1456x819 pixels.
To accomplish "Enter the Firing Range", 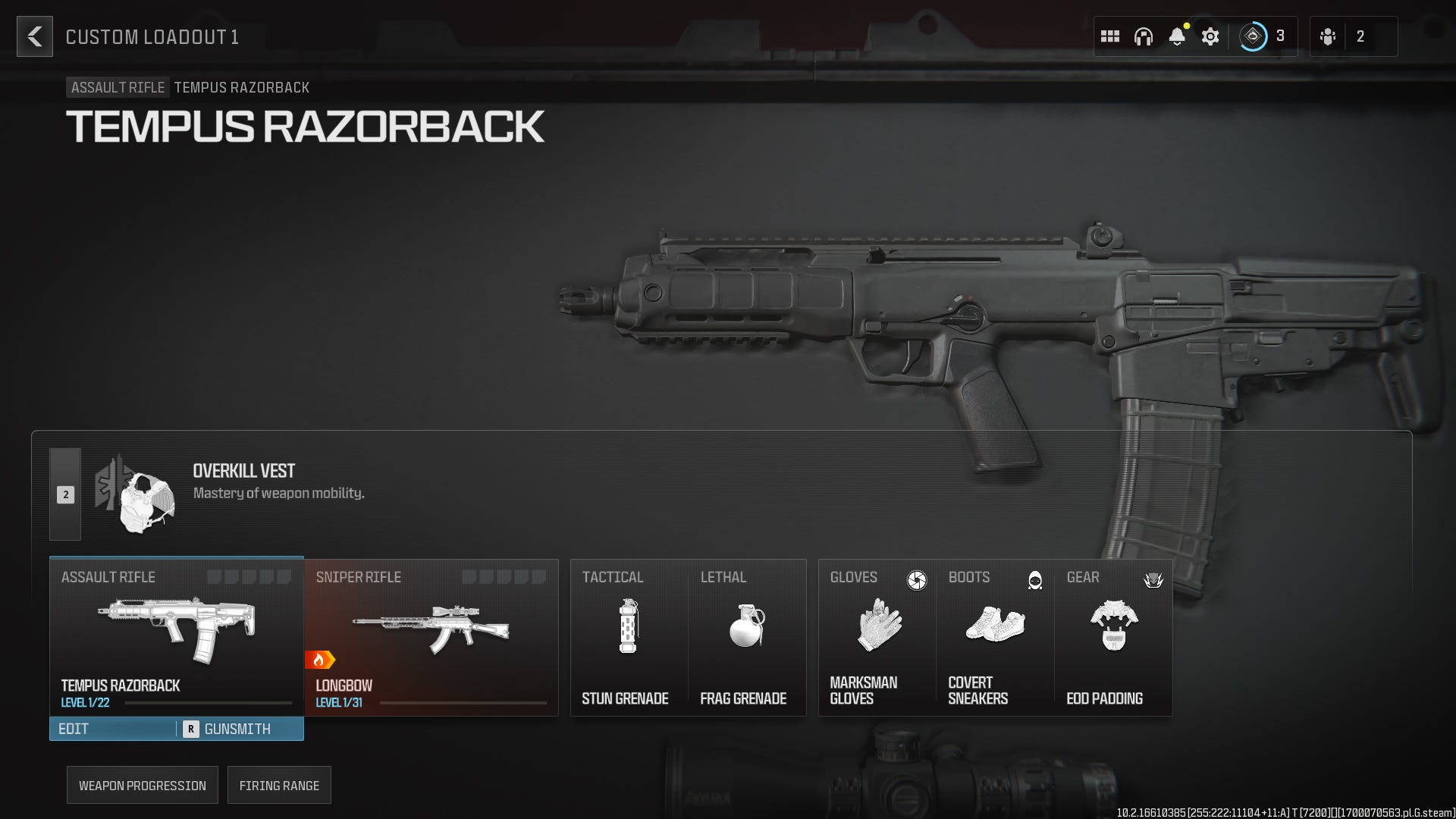I will 279,785.
